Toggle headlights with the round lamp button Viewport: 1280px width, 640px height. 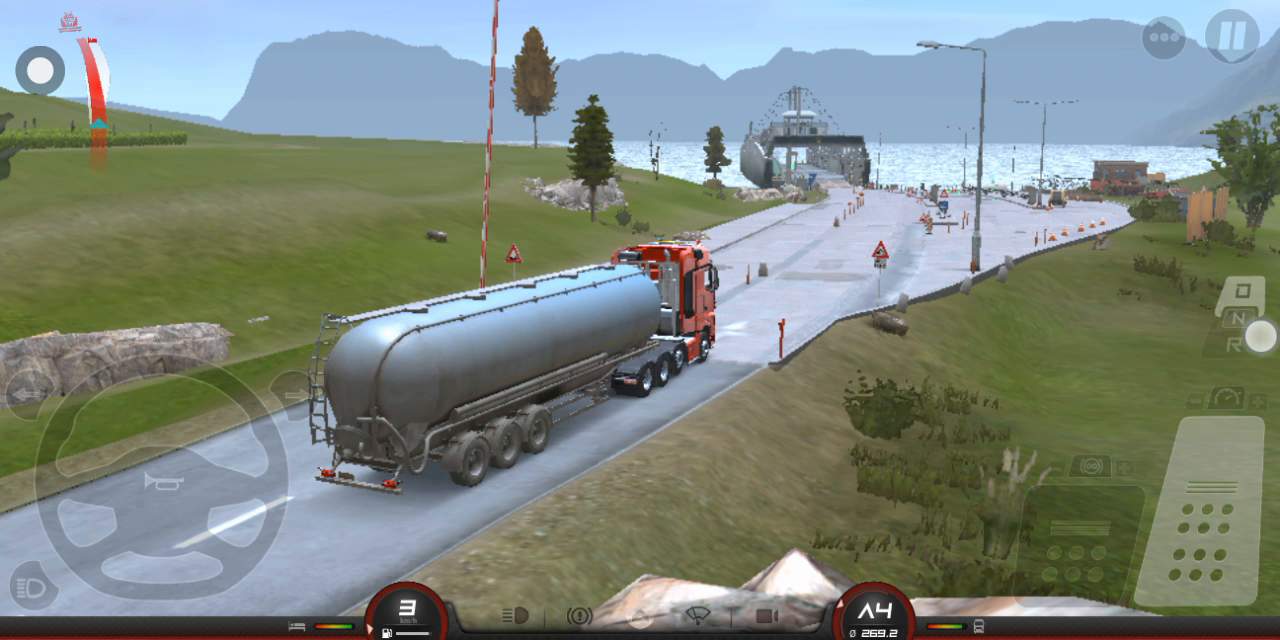point(32,586)
